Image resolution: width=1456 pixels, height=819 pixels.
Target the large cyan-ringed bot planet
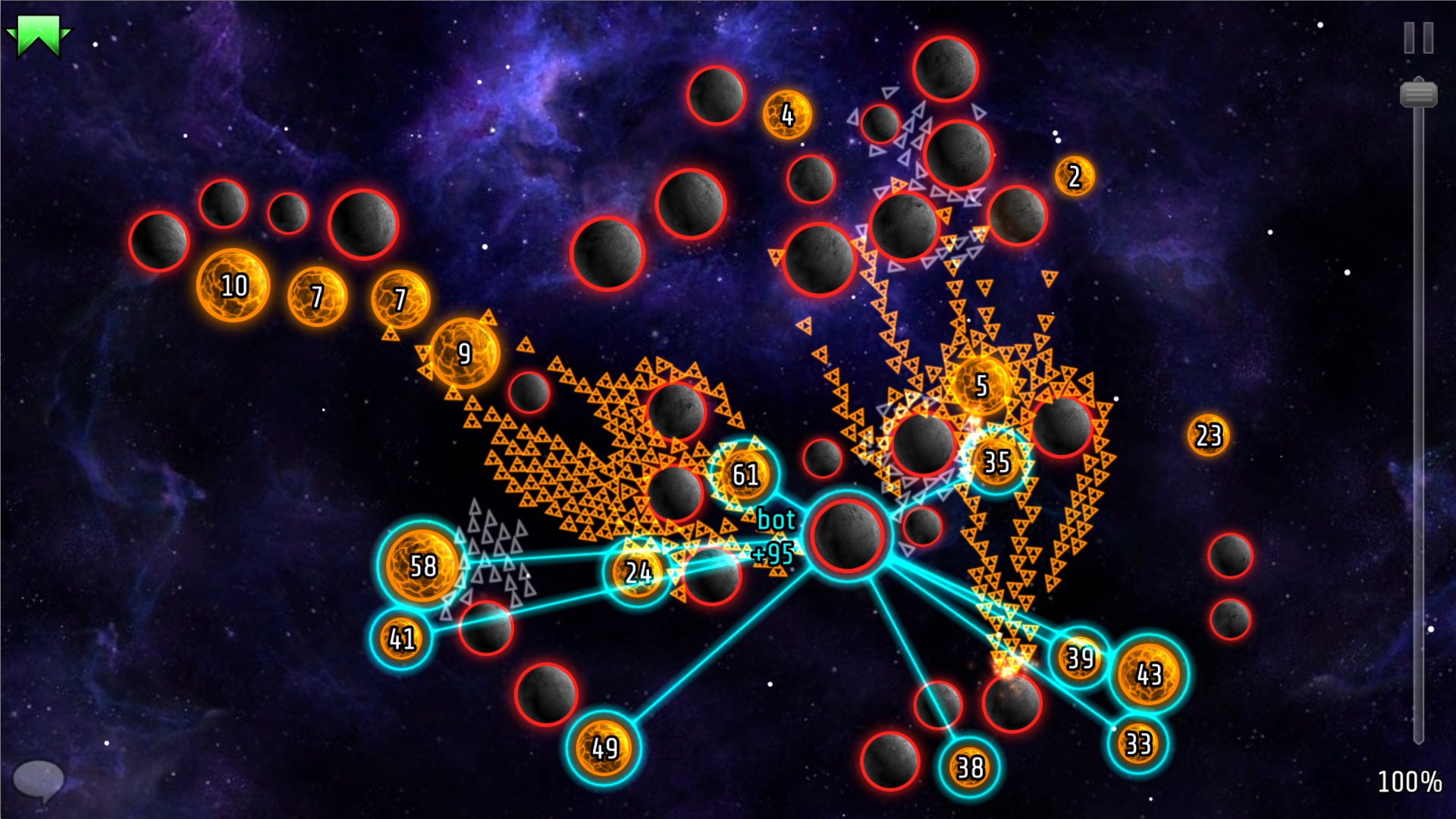847,534
